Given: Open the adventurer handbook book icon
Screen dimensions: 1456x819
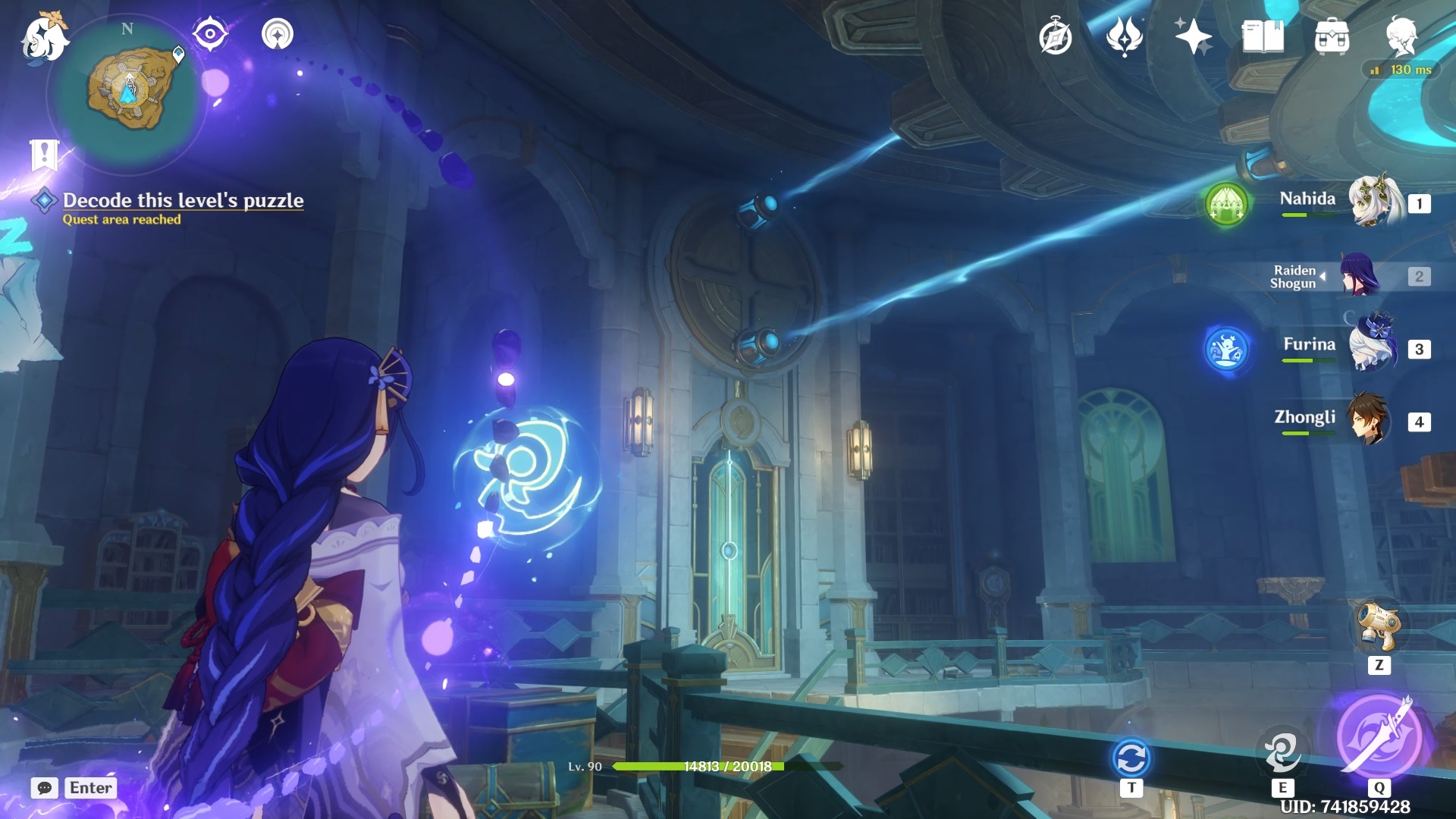Looking at the screenshot, I should click(x=1263, y=36).
